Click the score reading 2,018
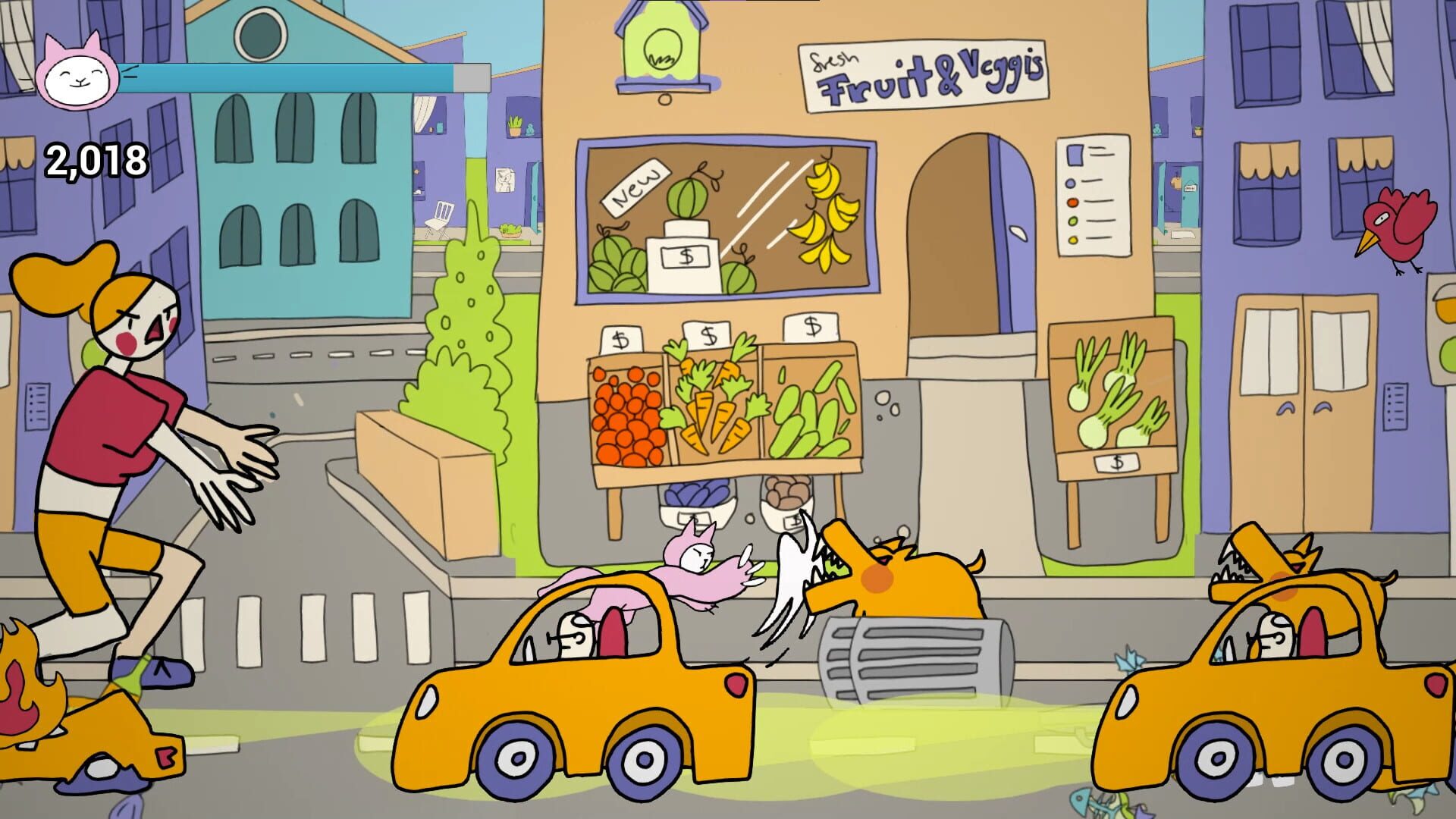 click(x=96, y=158)
